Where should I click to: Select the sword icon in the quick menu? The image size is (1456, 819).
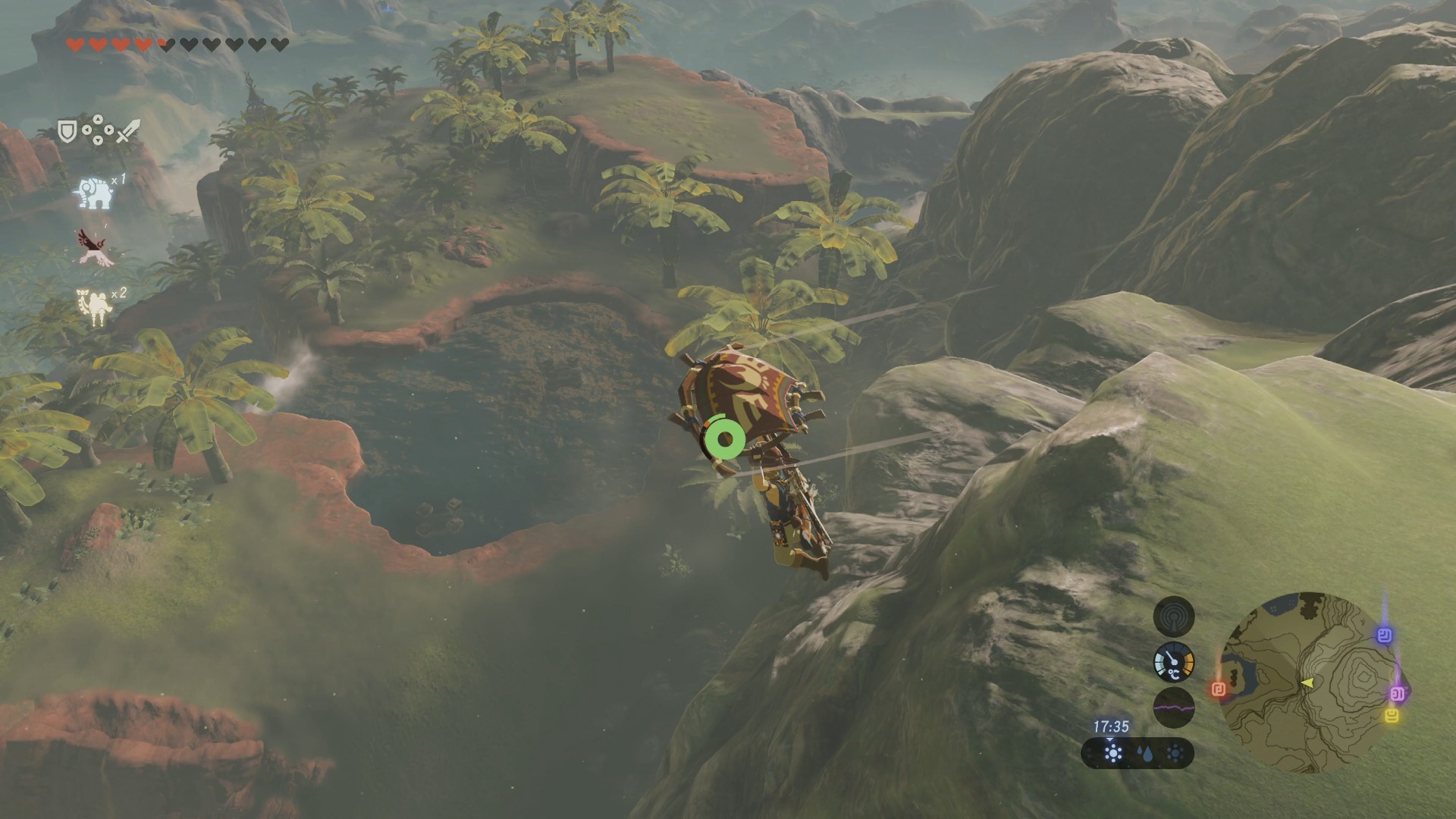click(128, 130)
